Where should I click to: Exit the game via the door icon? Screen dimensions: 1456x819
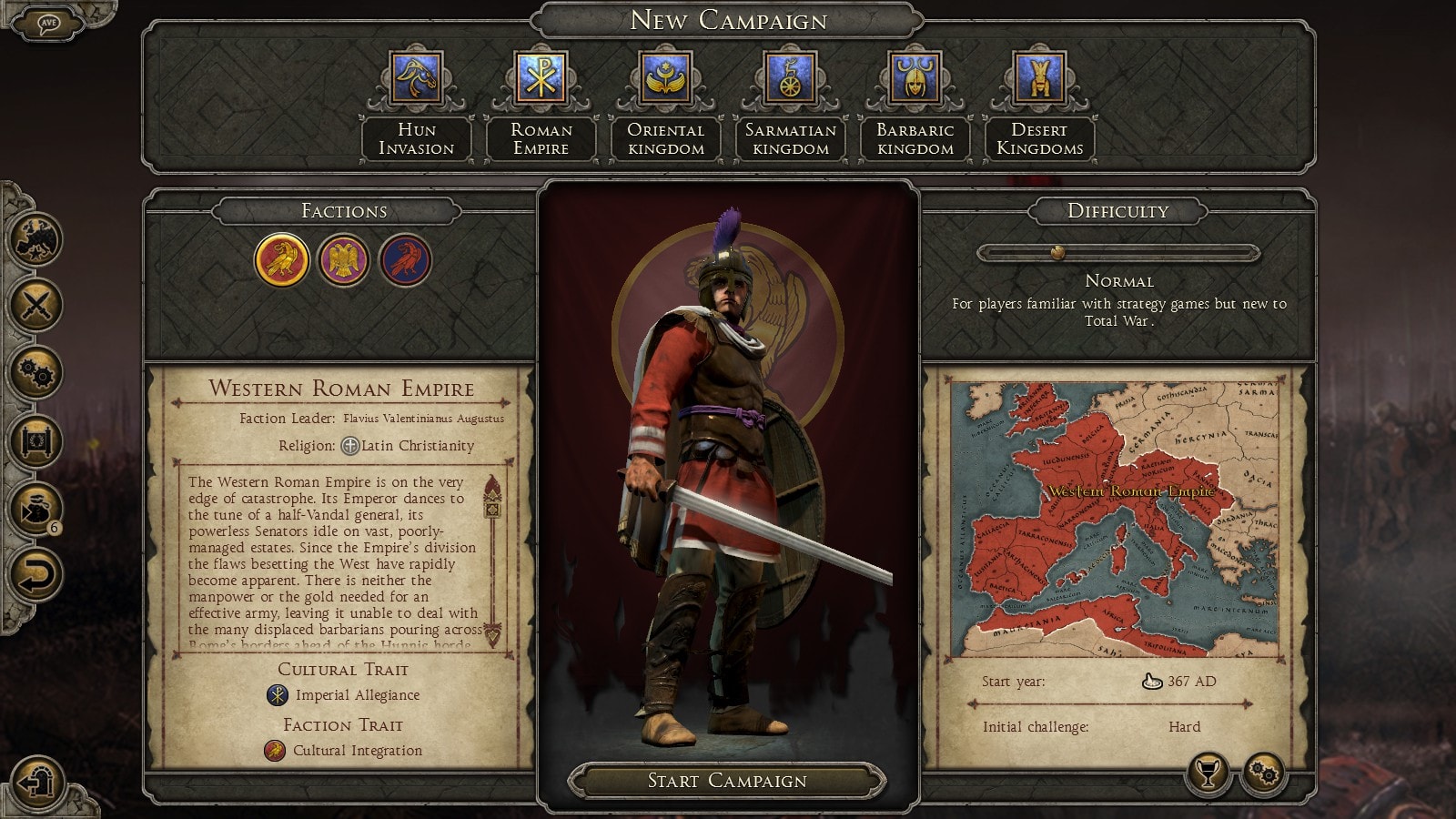37,781
